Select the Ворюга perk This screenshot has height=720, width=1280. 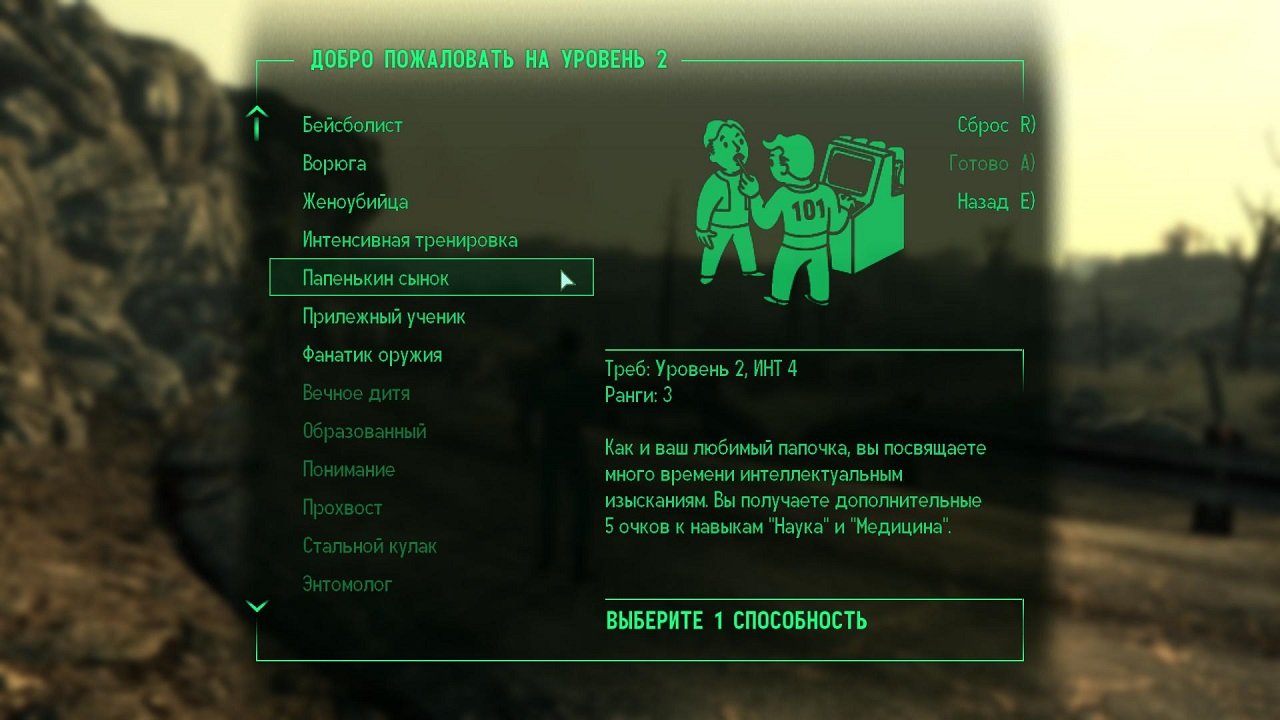[x=334, y=163]
